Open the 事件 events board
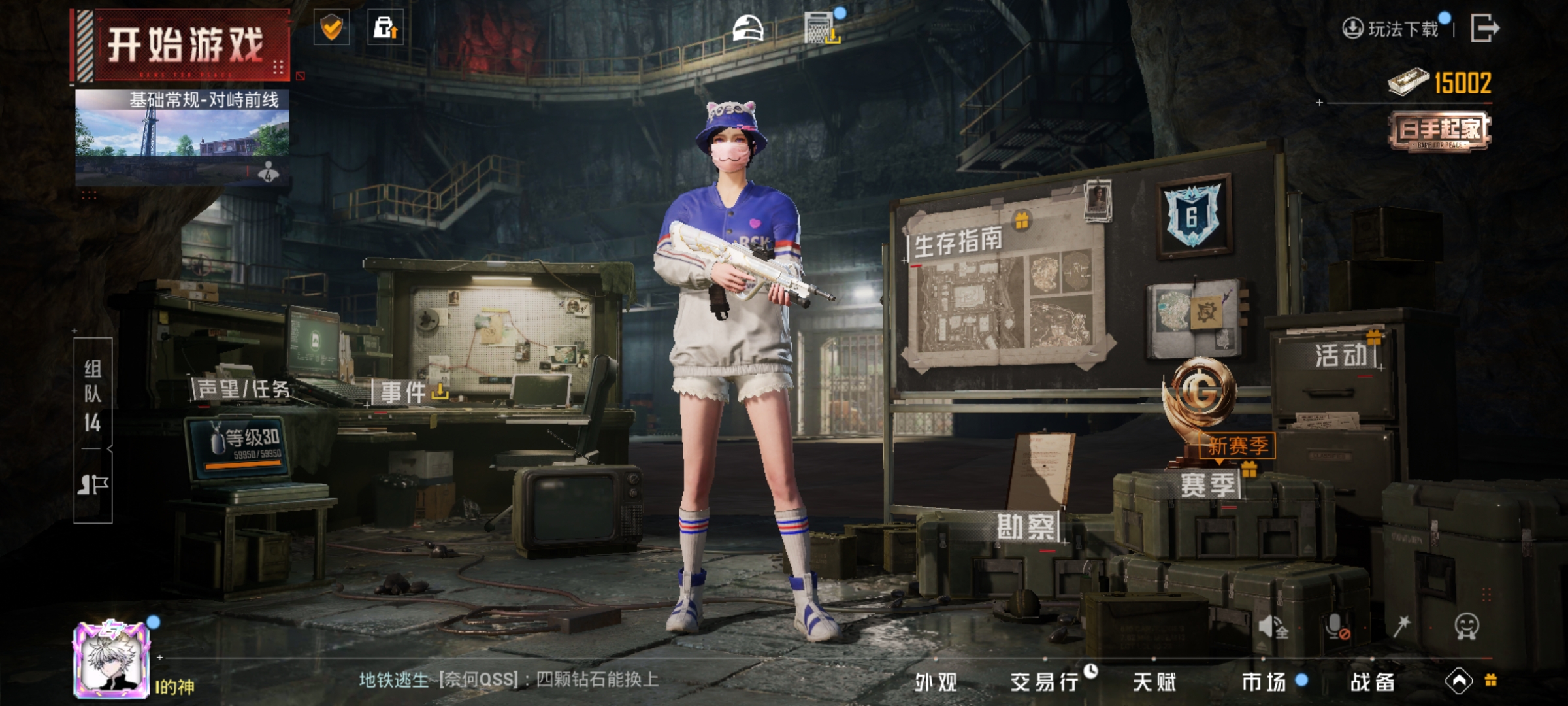The width and height of the screenshot is (1568, 706). click(x=404, y=392)
